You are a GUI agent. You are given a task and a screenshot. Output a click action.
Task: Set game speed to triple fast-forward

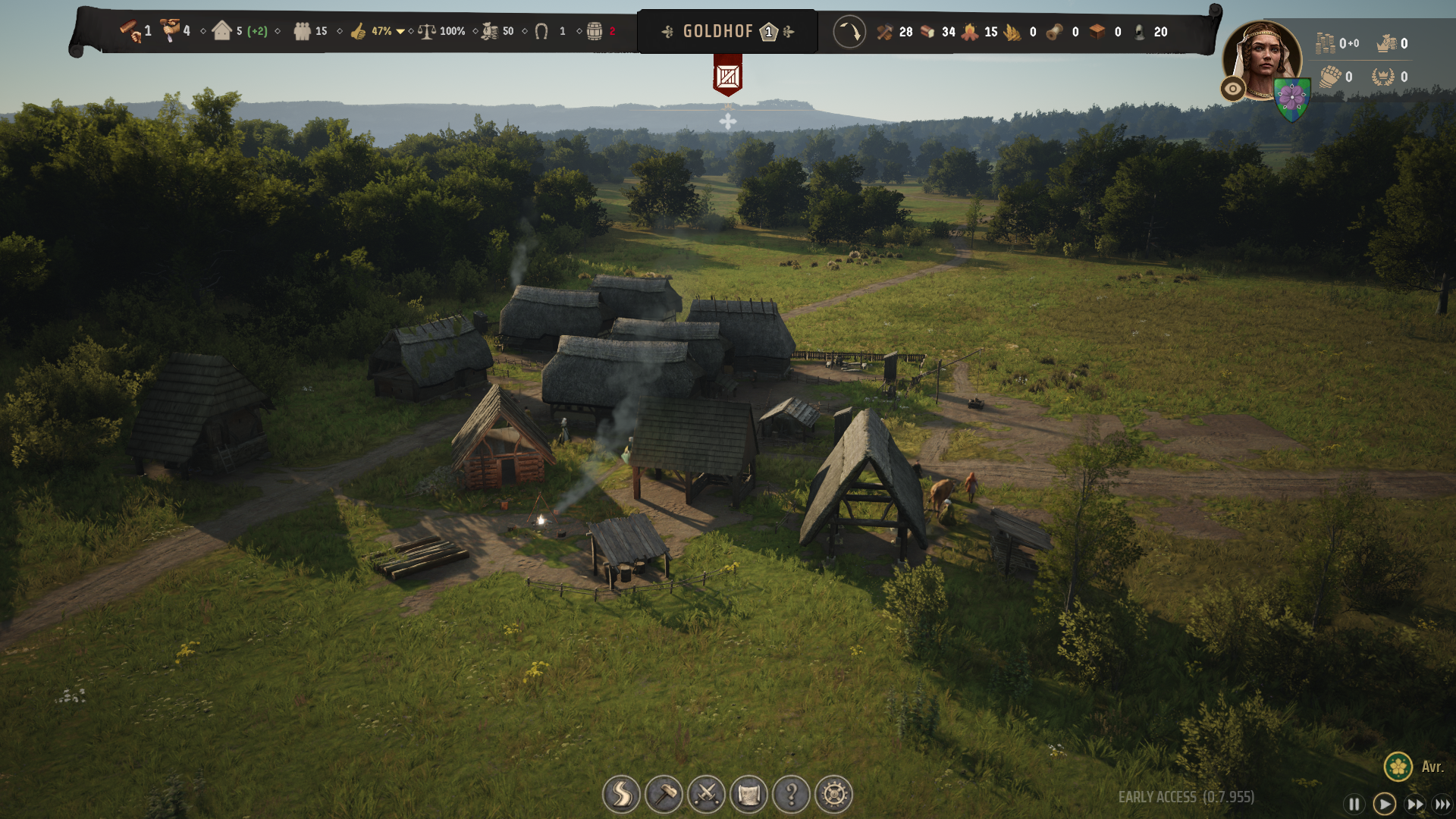pos(1442,804)
